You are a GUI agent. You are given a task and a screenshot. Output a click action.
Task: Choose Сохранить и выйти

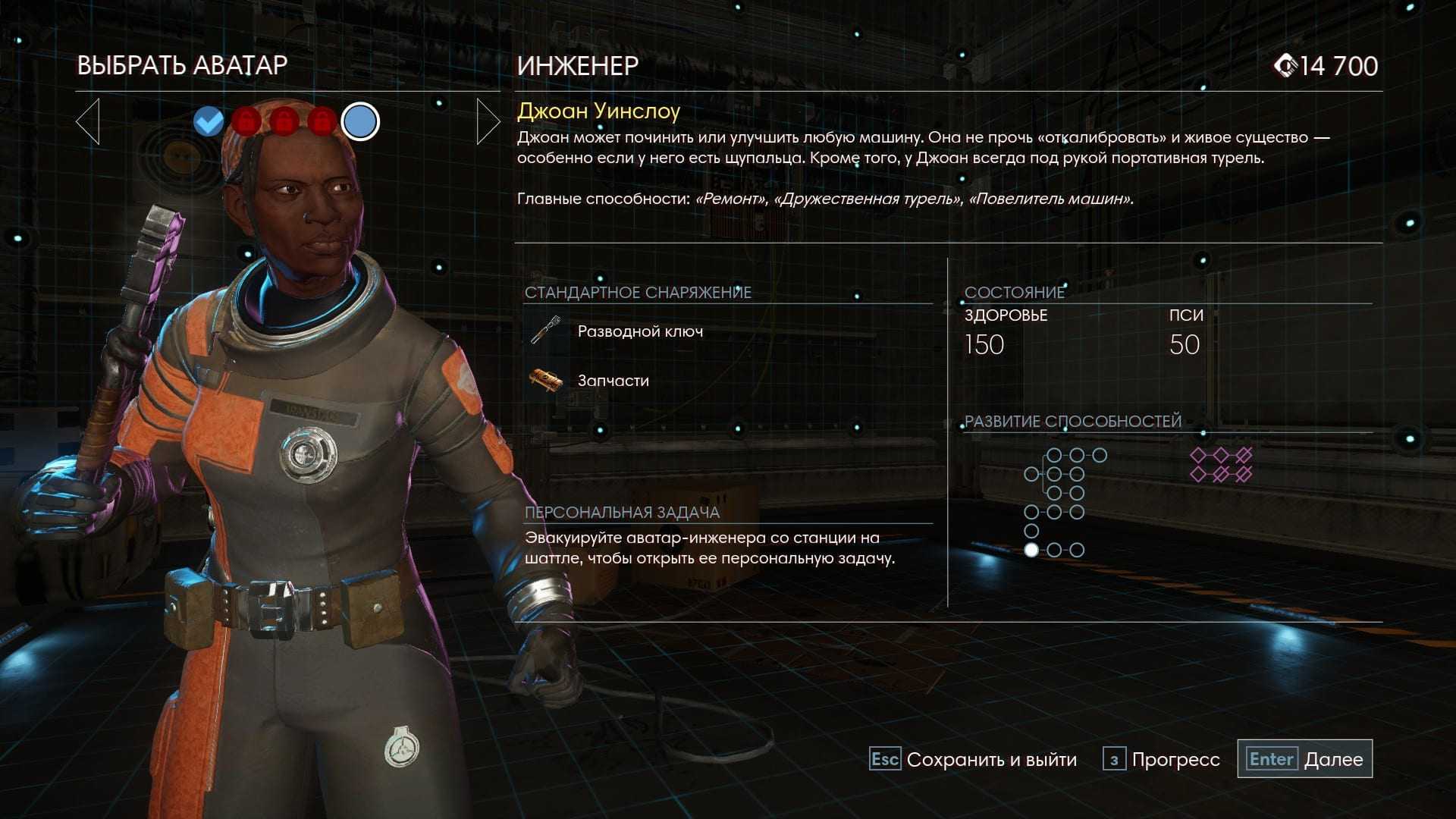tap(973, 759)
